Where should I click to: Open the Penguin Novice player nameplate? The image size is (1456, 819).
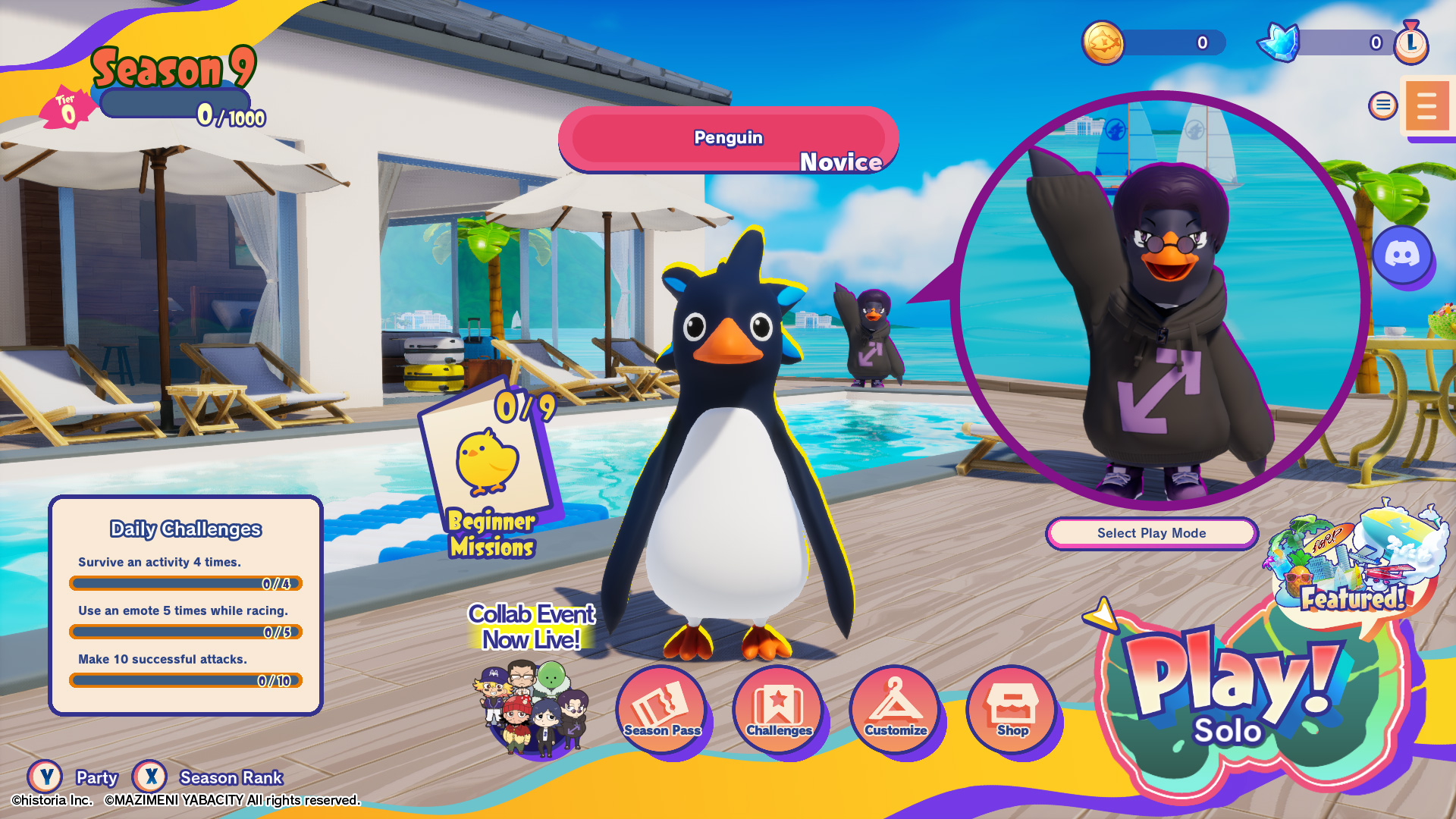tap(728, 140)
